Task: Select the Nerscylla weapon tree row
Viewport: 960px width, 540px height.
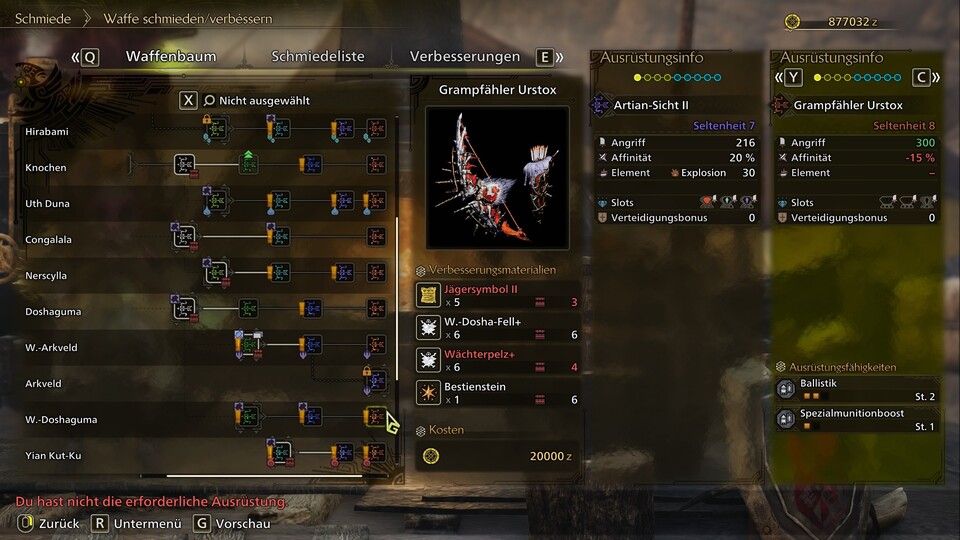Action: tap(47, 275)
